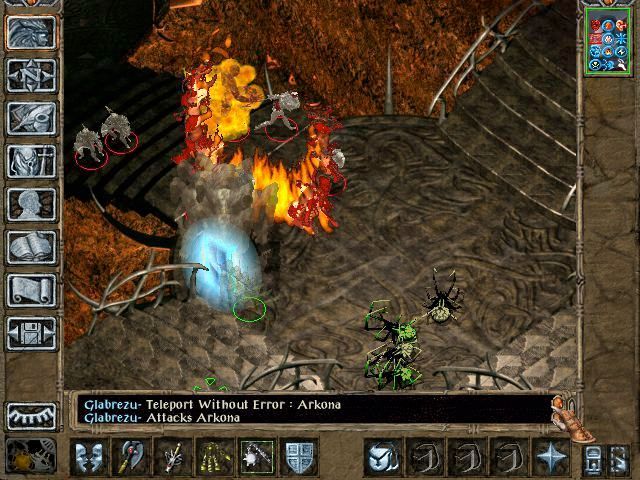Show the character record head silhouette button
Image resolution: width=640 pixels, height=480 pixels.
tap(31, 204)
